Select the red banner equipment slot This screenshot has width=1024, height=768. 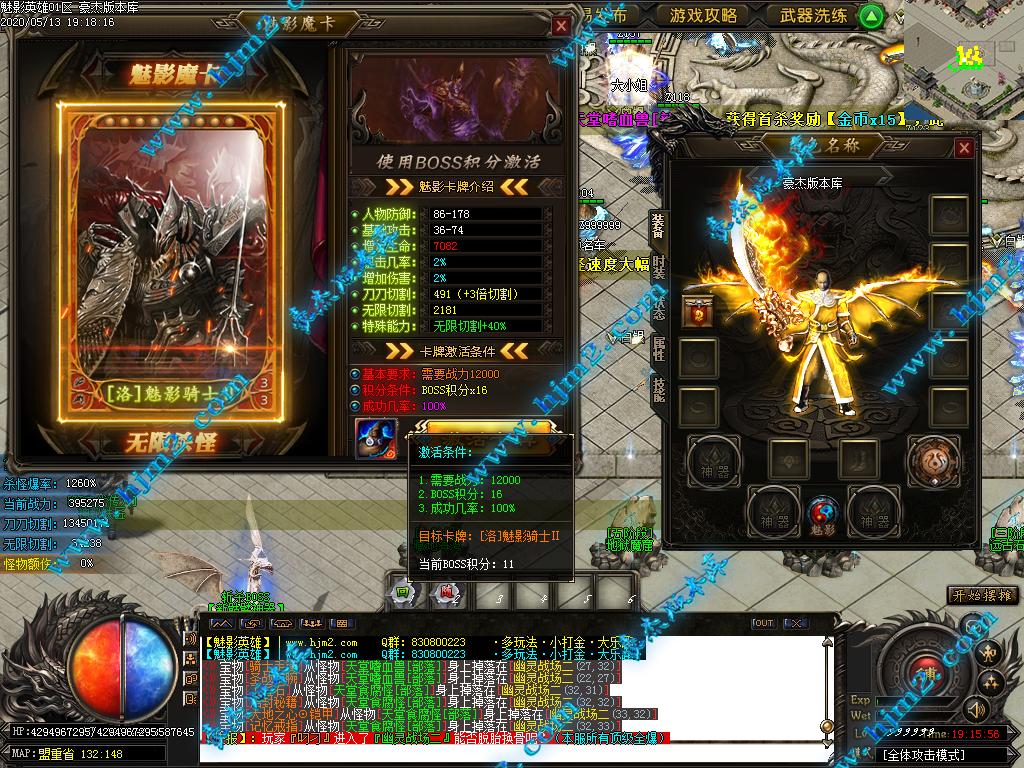(x=697, y=311)
